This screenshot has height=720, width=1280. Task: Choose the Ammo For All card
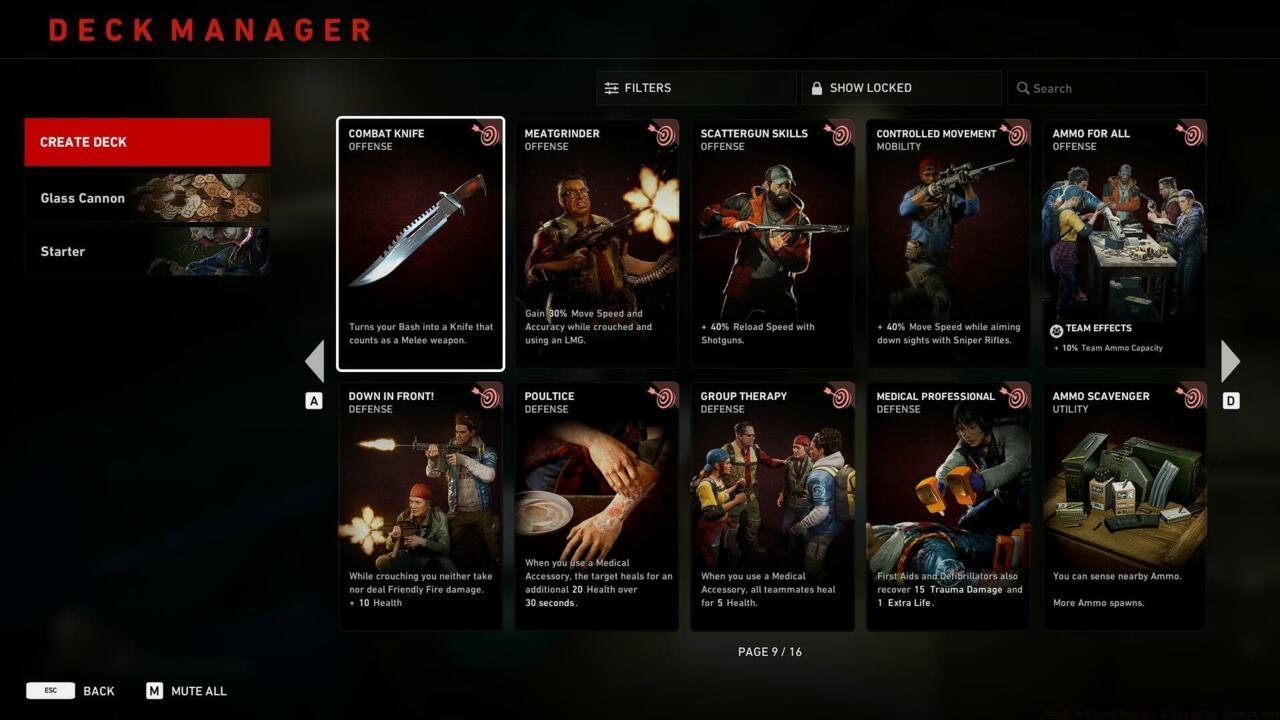pos(1124,244)
